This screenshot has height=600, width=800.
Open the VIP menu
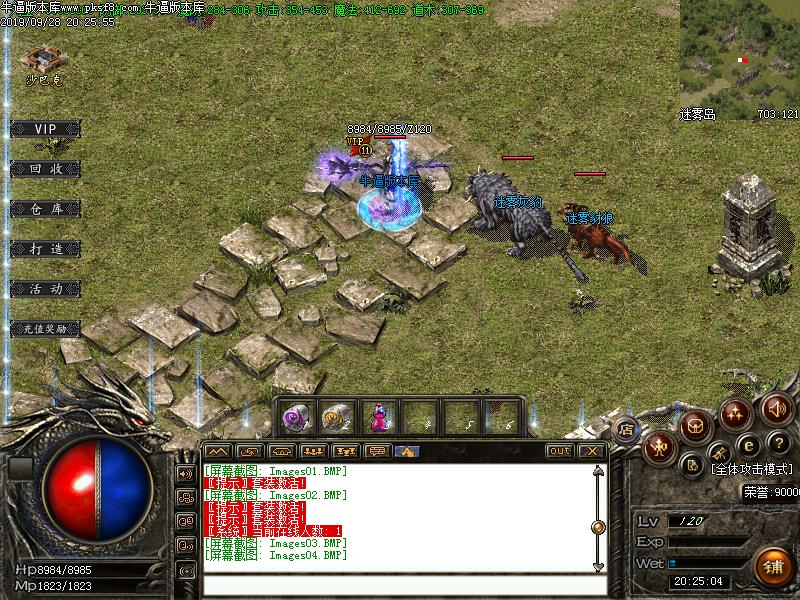click(45, 129)
